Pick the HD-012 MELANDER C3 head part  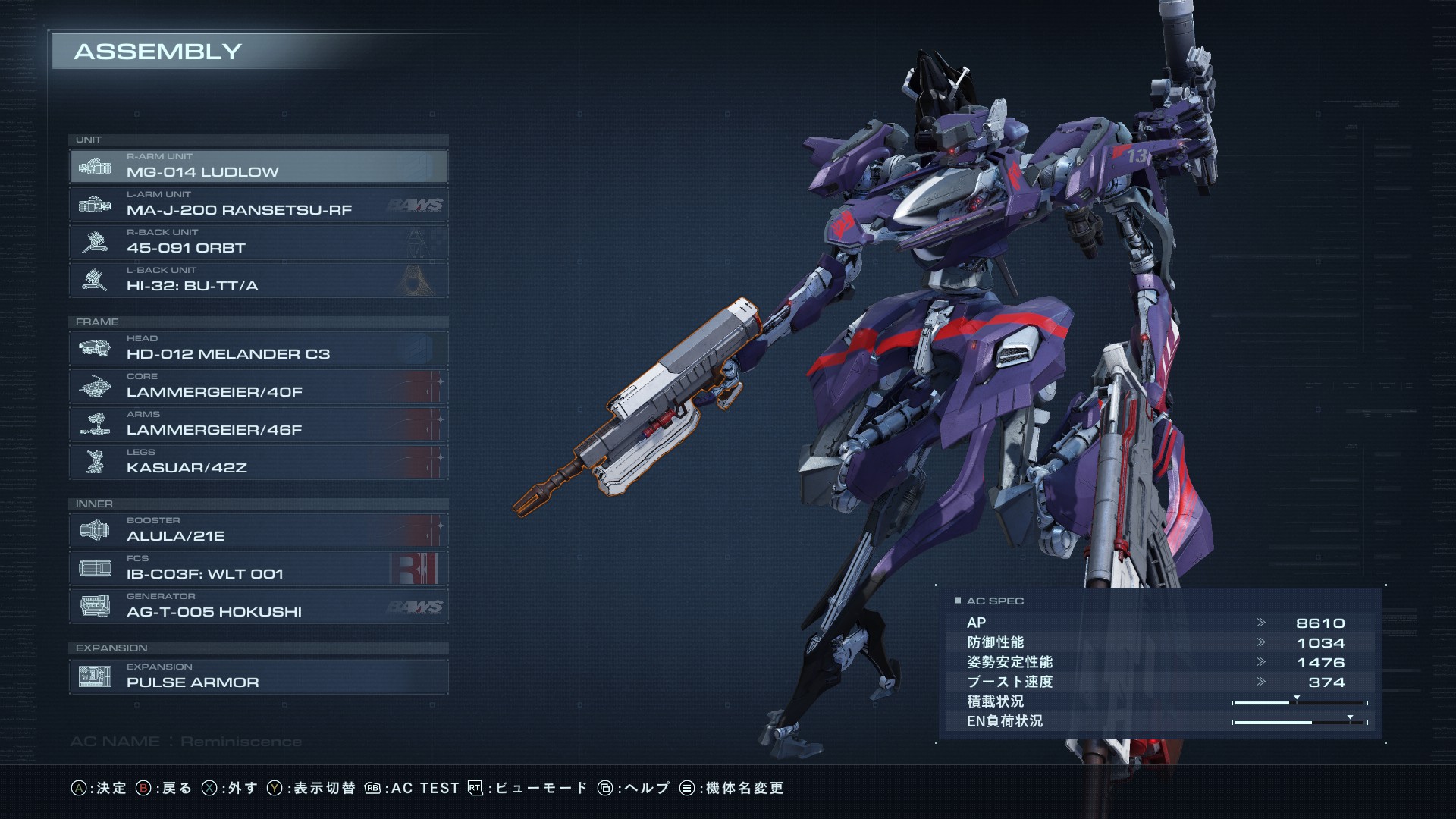coord(258,348)
